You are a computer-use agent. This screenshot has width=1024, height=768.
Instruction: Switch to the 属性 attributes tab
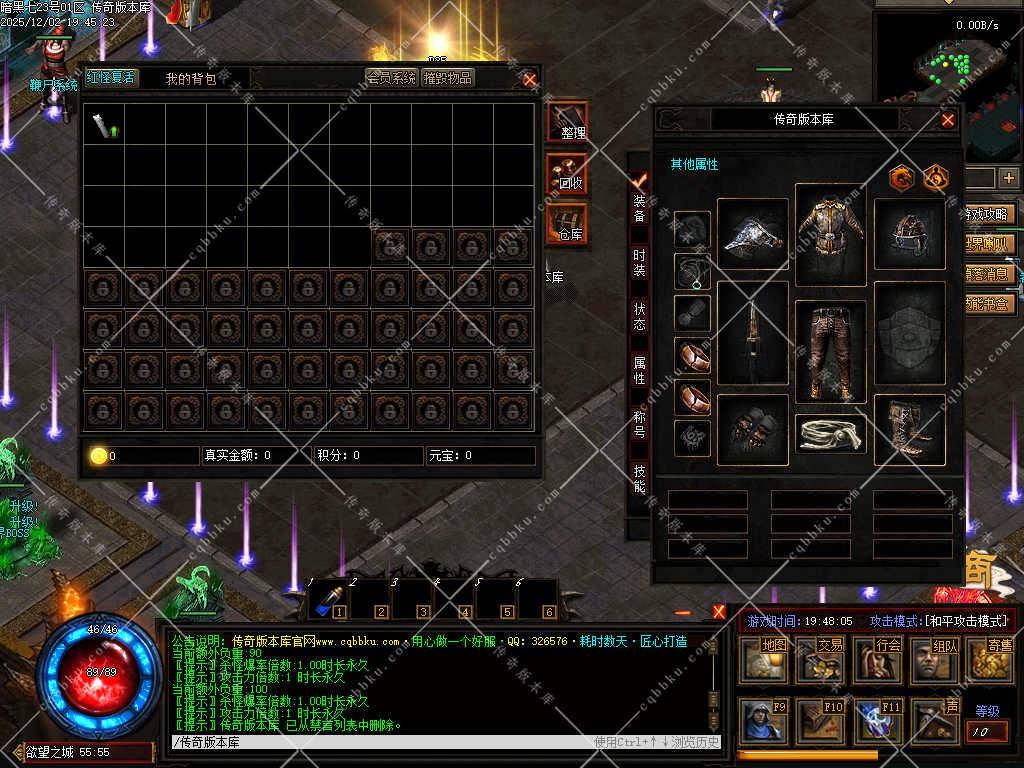point(639,371)
